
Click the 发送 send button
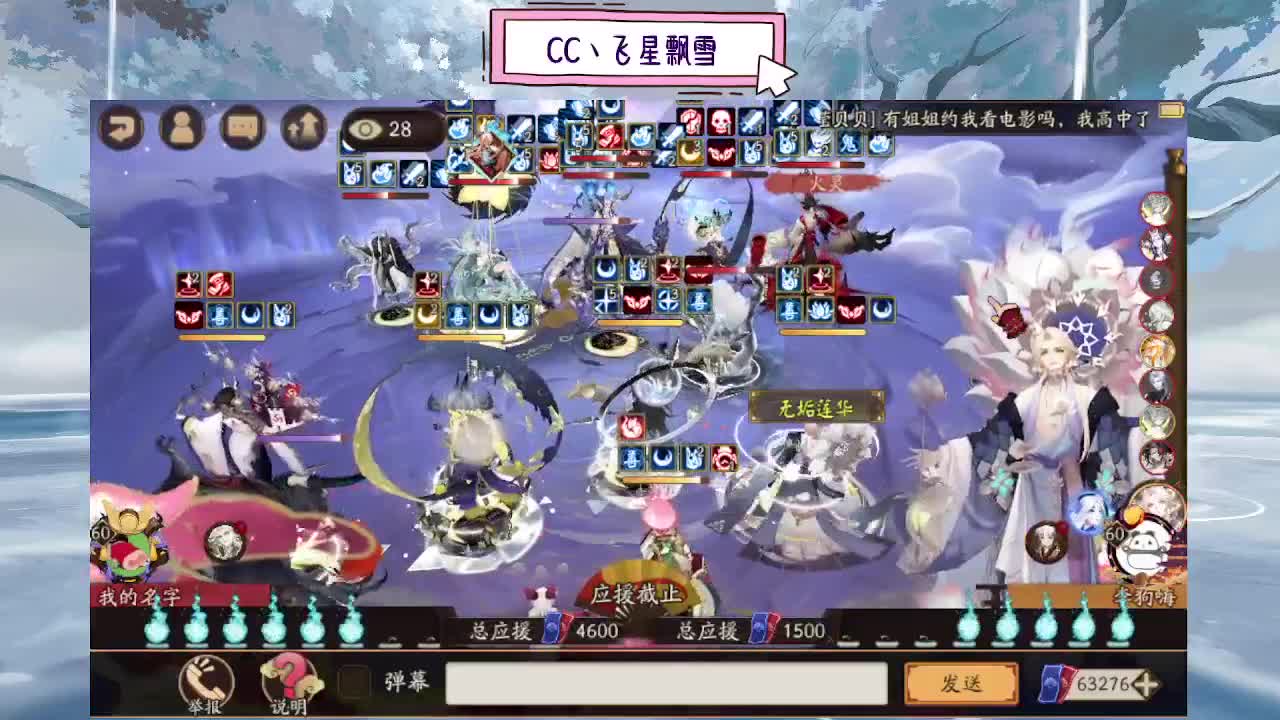tap(963, 683)
